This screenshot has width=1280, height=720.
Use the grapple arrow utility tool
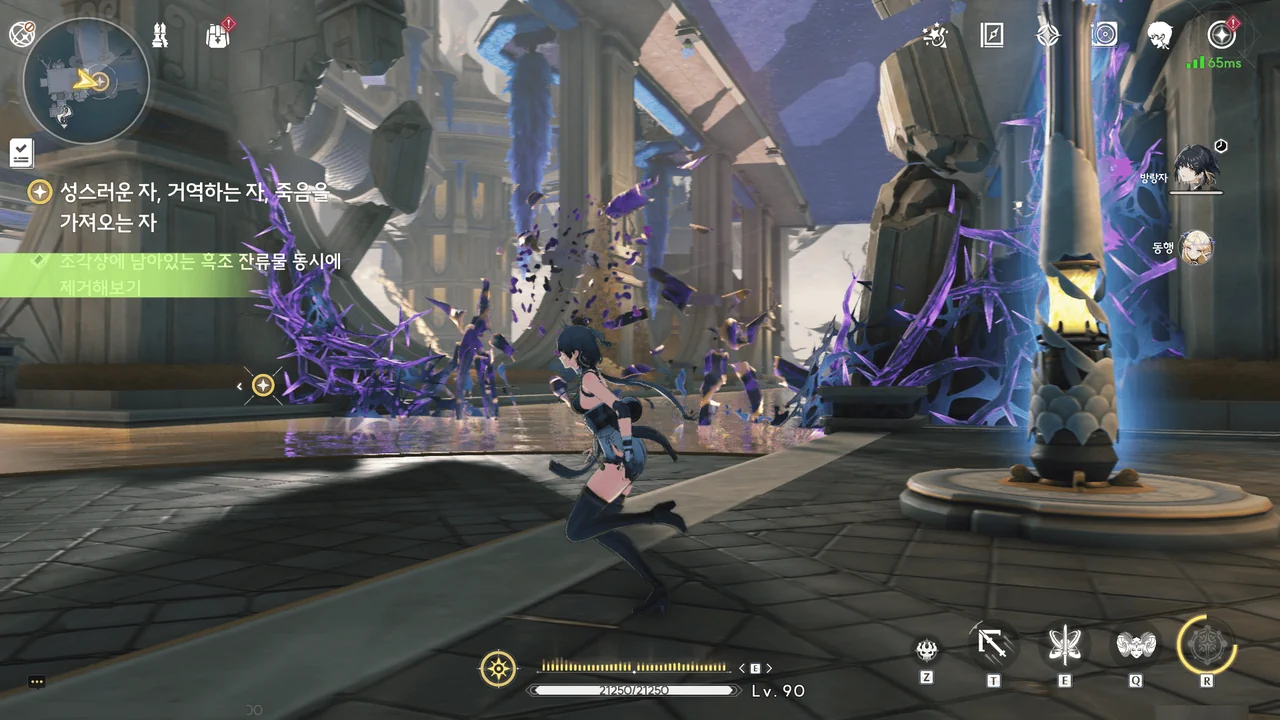click(x=994, y=645)
